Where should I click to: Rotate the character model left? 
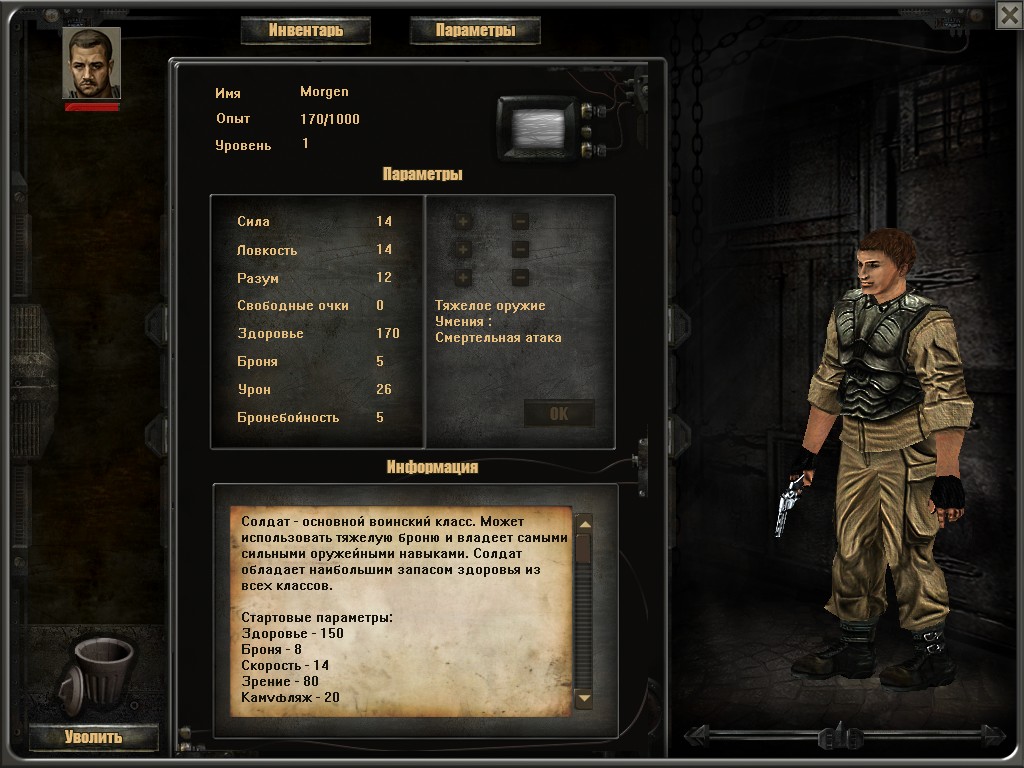click(x=698, y=737)
